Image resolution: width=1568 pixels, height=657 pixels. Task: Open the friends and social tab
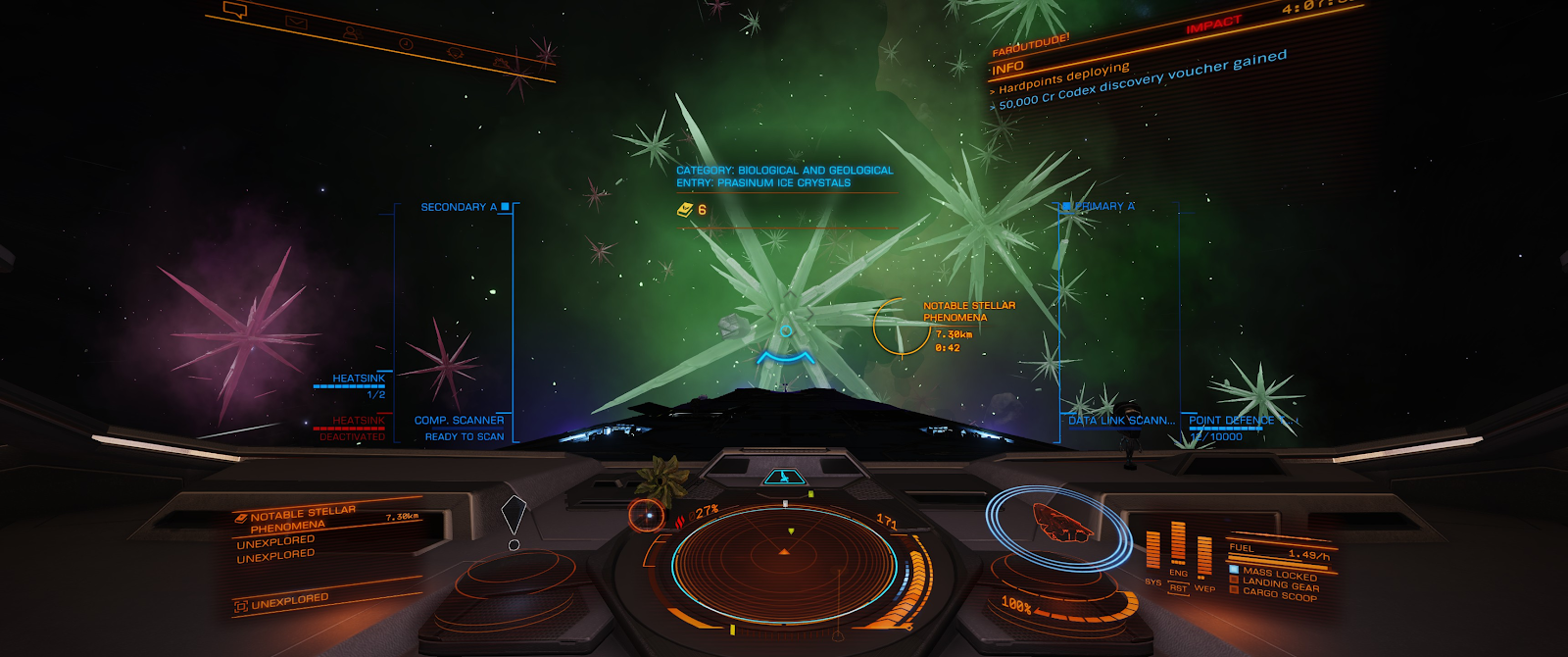coord(350,32)
